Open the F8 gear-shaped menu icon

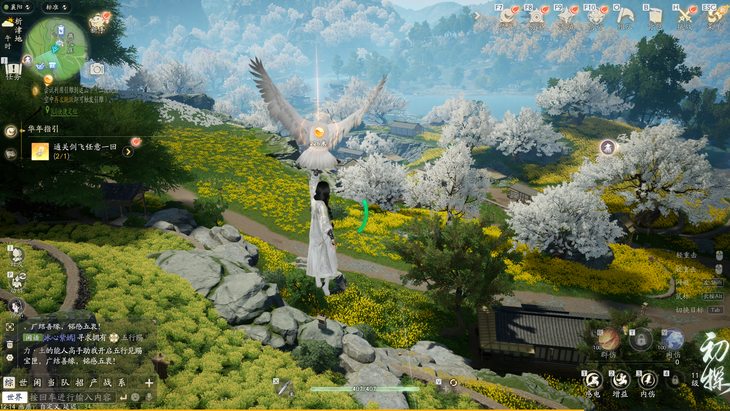pos(538,15)
